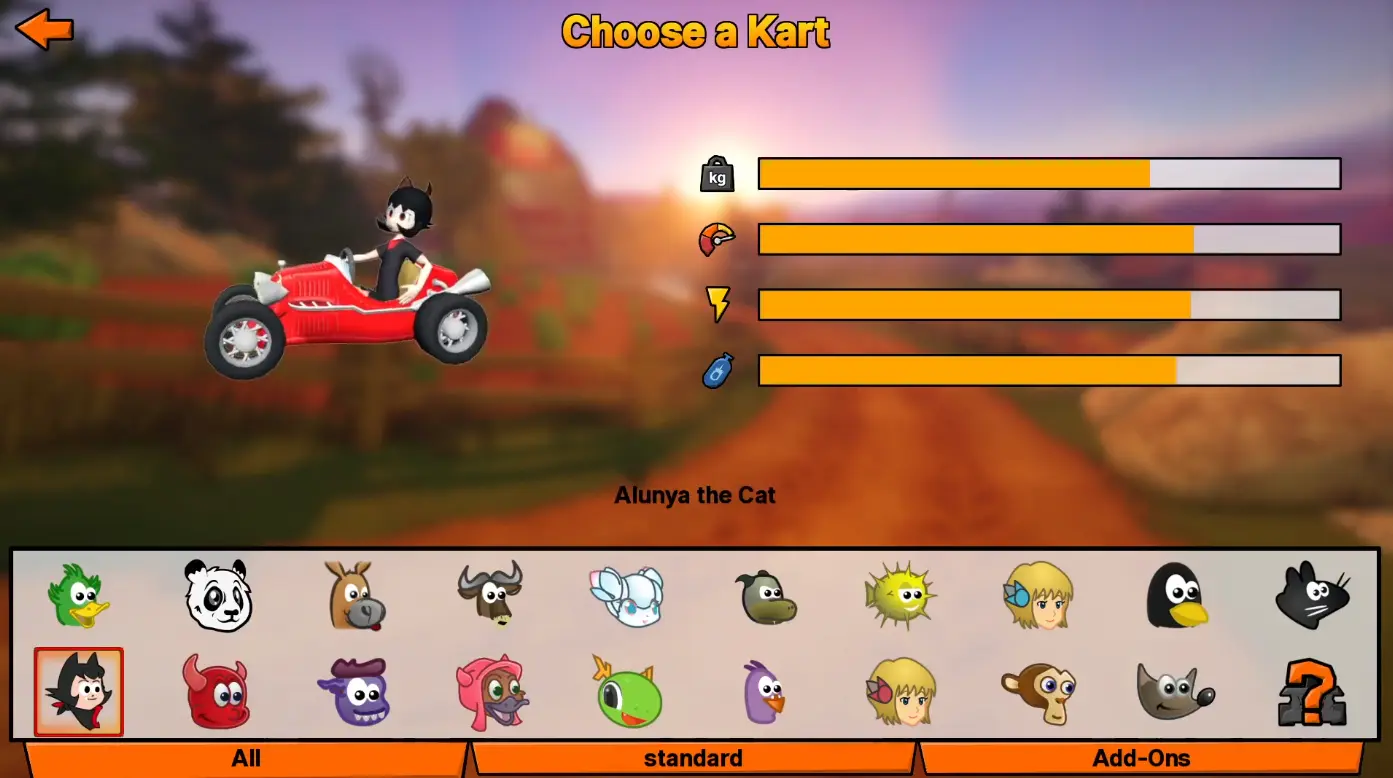Image resolution: width=1393 pixels, height=778 pixels.
Task: Choose Tux the penguin
Action: [x=1175, y=596]
